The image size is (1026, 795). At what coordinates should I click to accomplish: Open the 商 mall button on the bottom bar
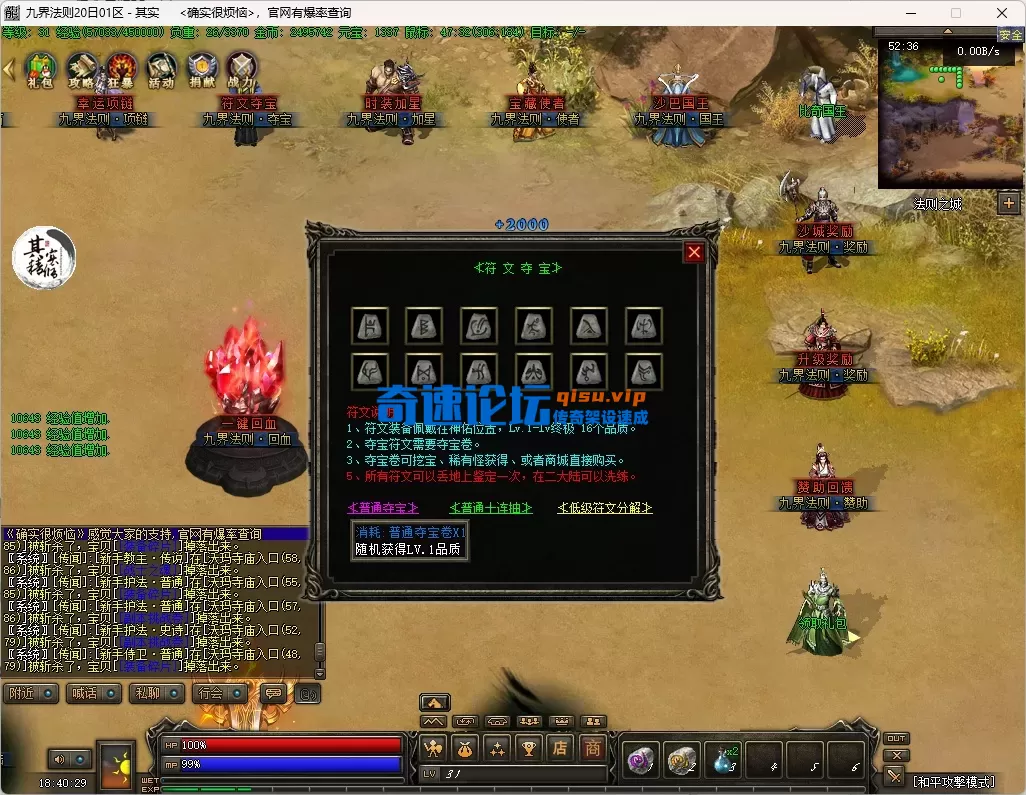[593, 747]
